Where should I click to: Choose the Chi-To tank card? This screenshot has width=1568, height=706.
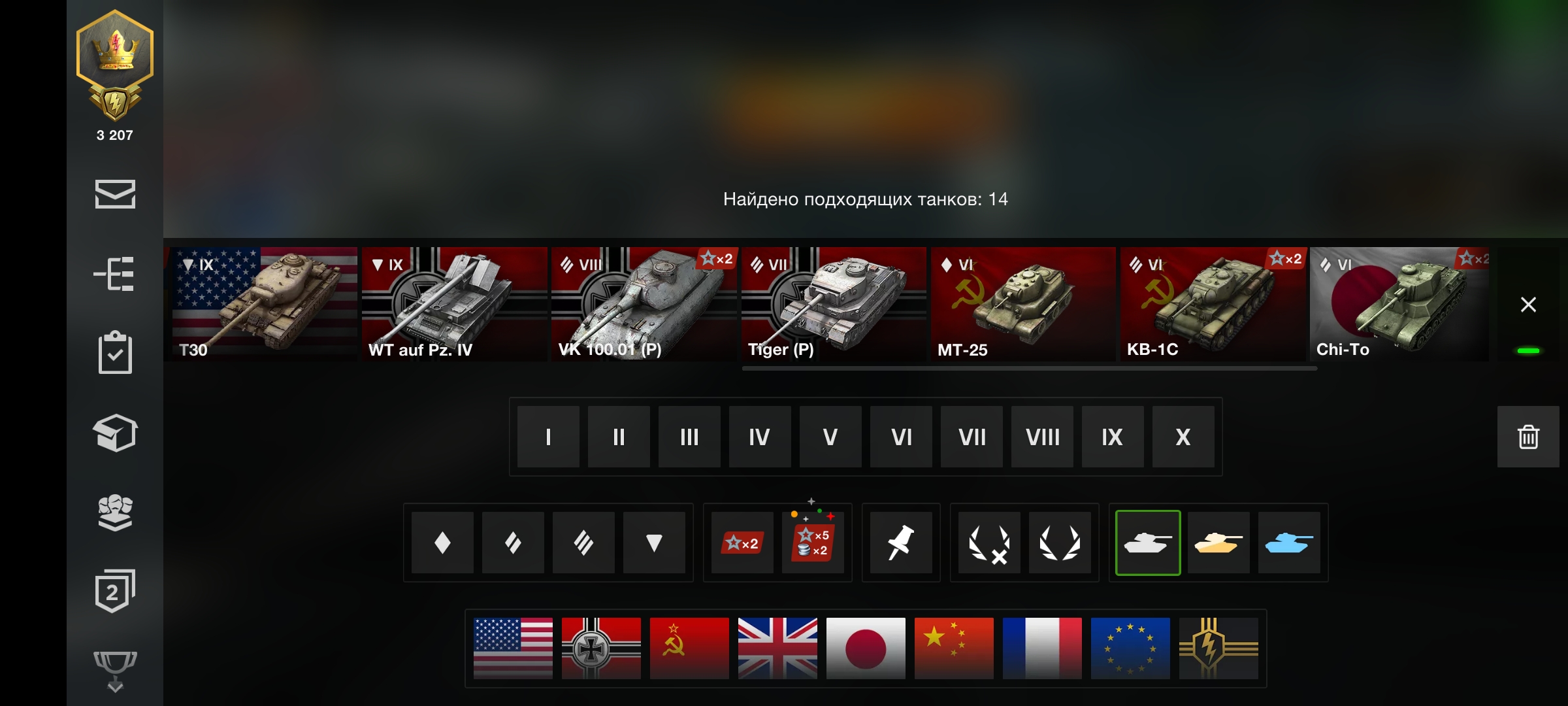(1399, 304)
